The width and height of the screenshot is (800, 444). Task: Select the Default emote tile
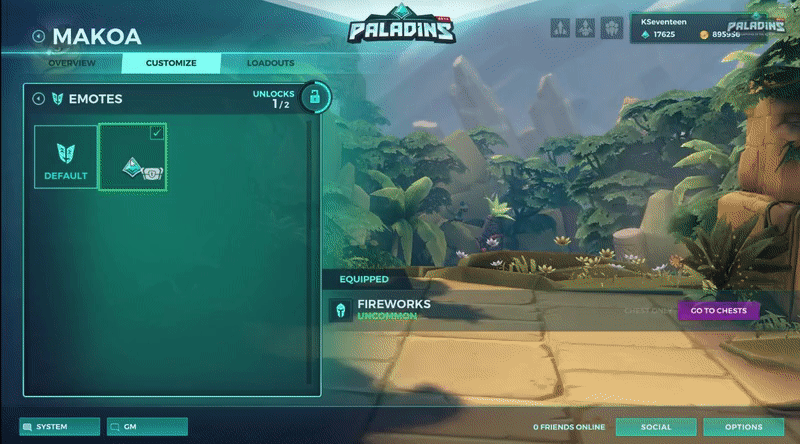[x=66, y=157]
